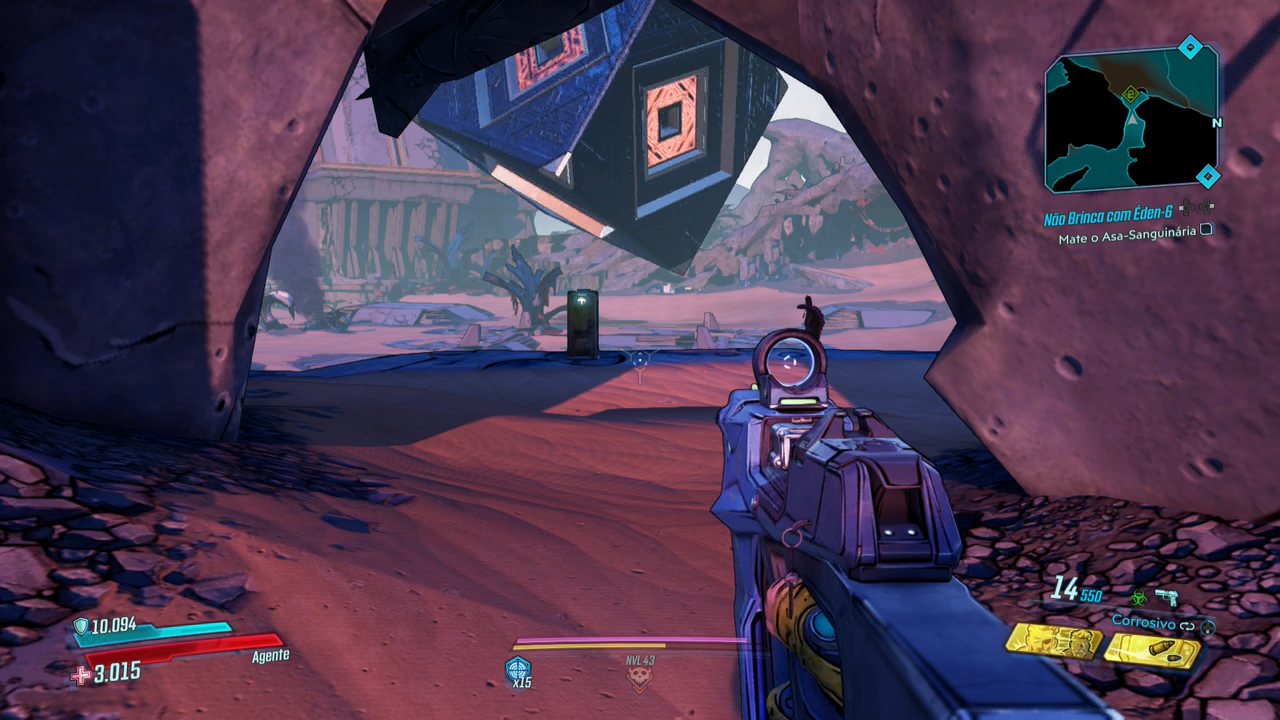Viewport: 1280px width, 720px height.
Task: Click the grenade icon showing x15
Action: tap(518, 670)
